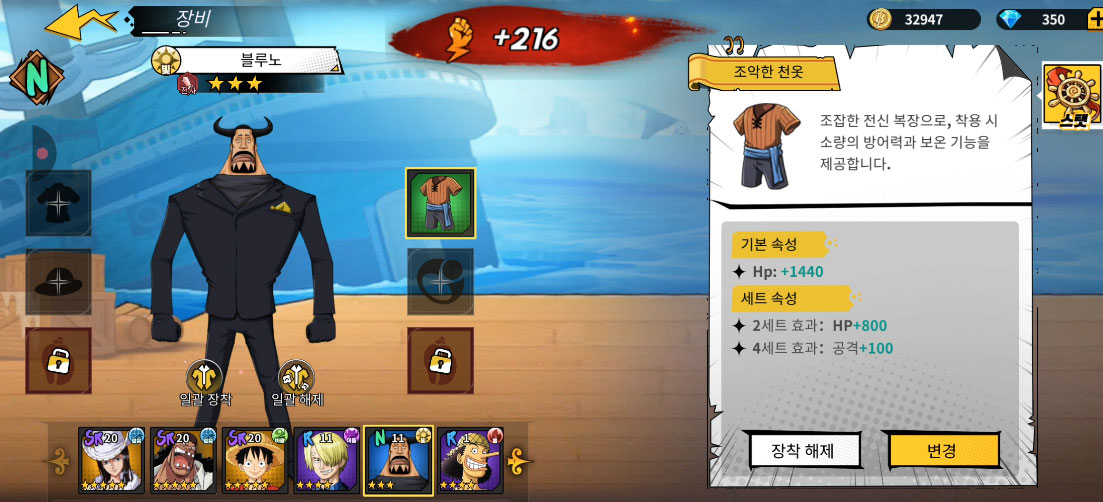1103x502 pixels.
Task: Open the empty shirt silhouette slot
Action: [59, 203]
